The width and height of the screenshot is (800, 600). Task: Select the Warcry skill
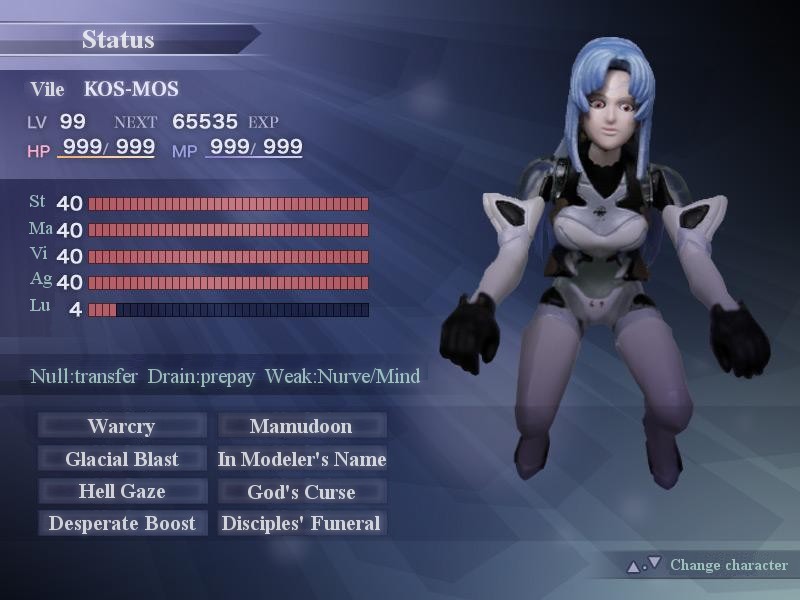[122, 426]
